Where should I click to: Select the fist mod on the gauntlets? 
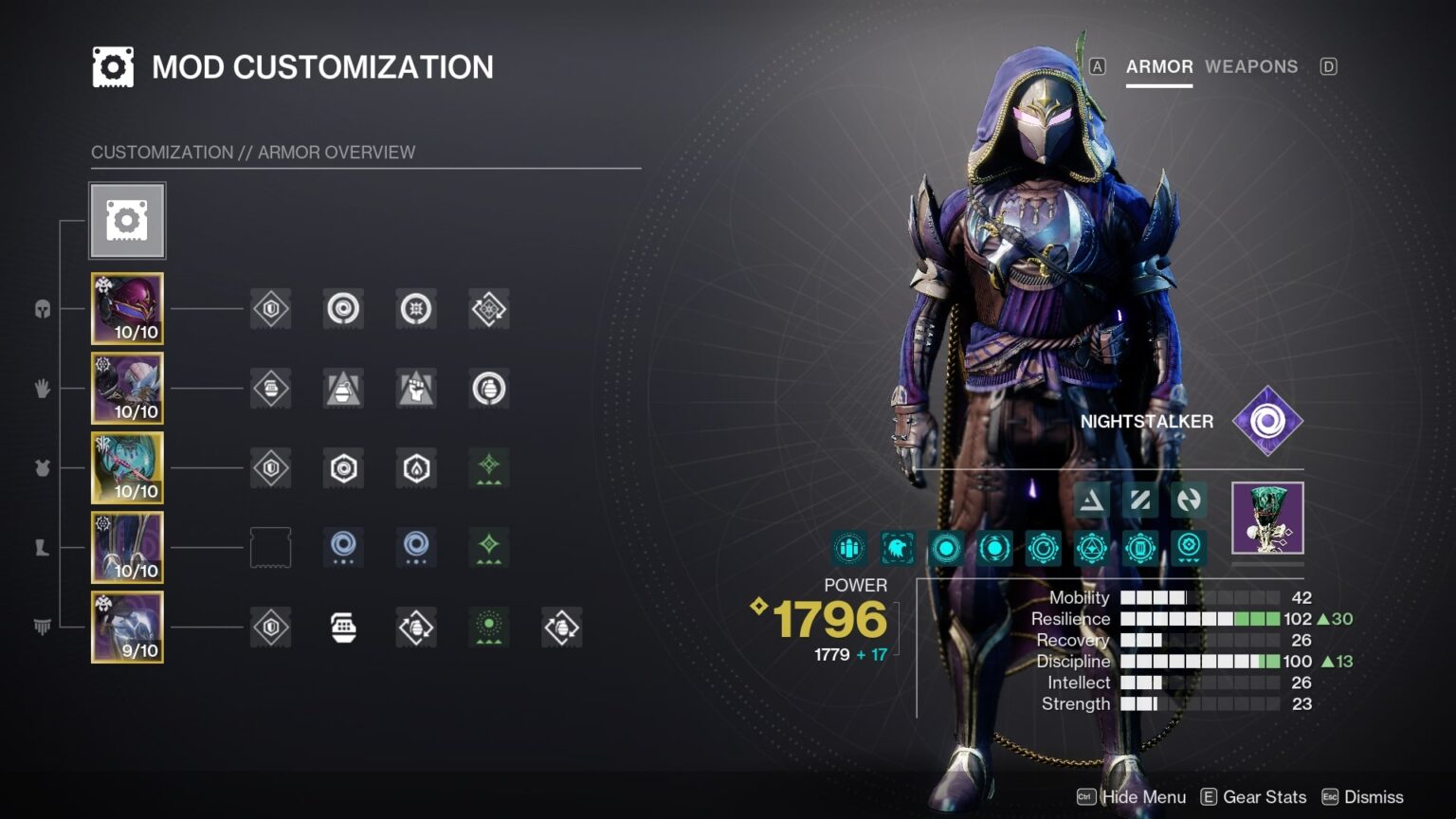(x=416, y=388)
